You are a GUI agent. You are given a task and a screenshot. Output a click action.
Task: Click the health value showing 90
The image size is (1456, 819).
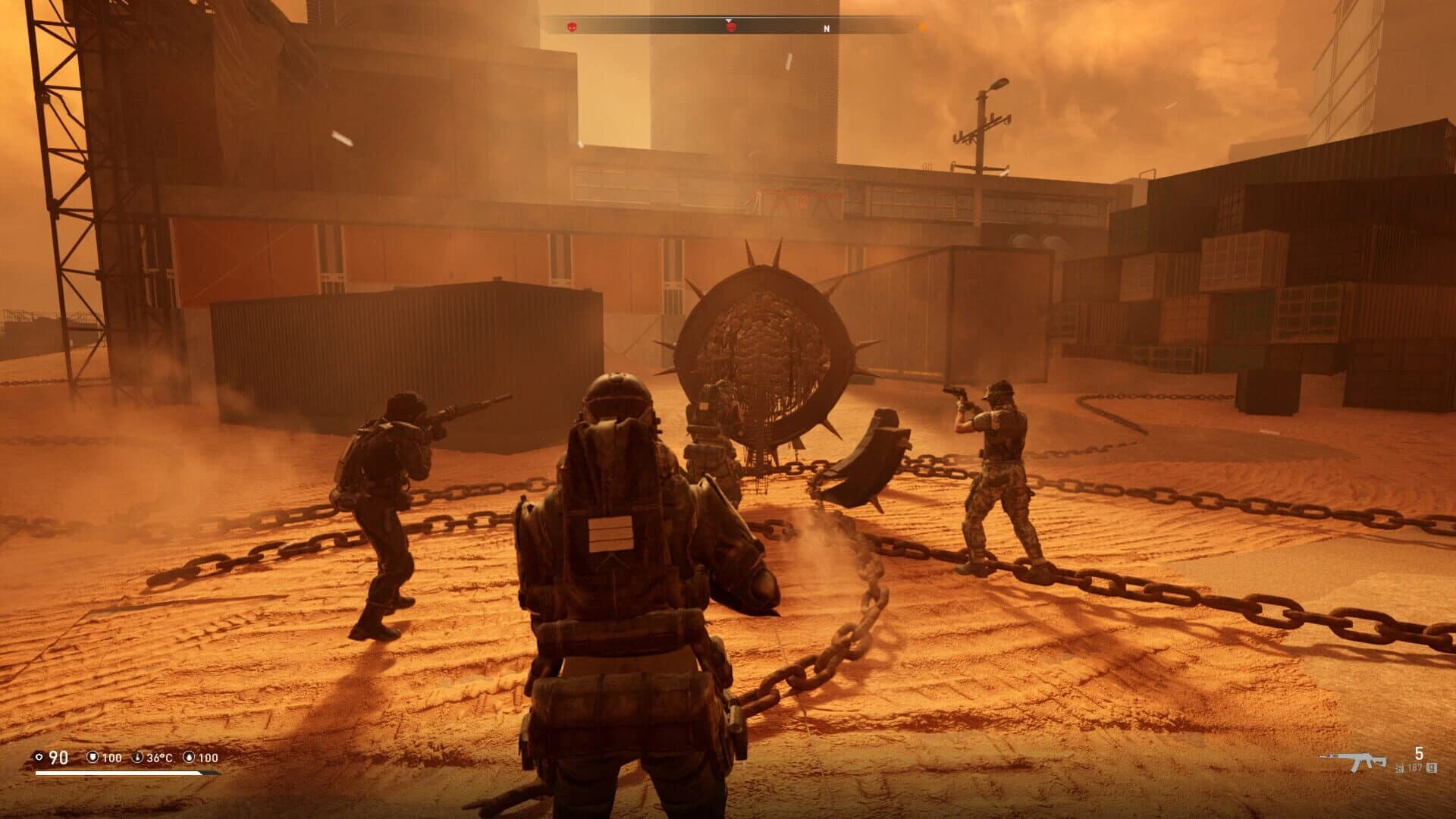(58, 758)
